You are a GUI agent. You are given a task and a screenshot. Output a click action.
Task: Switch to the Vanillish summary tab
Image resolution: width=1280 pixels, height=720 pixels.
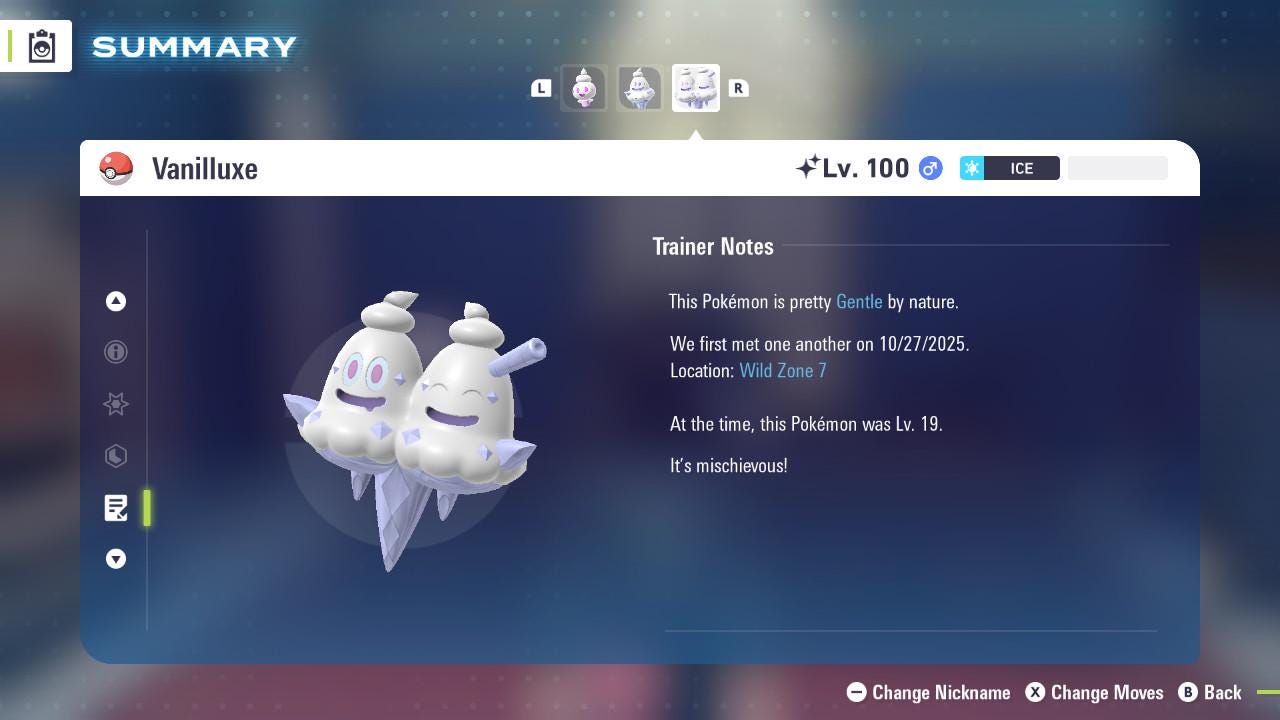(640, 88)
